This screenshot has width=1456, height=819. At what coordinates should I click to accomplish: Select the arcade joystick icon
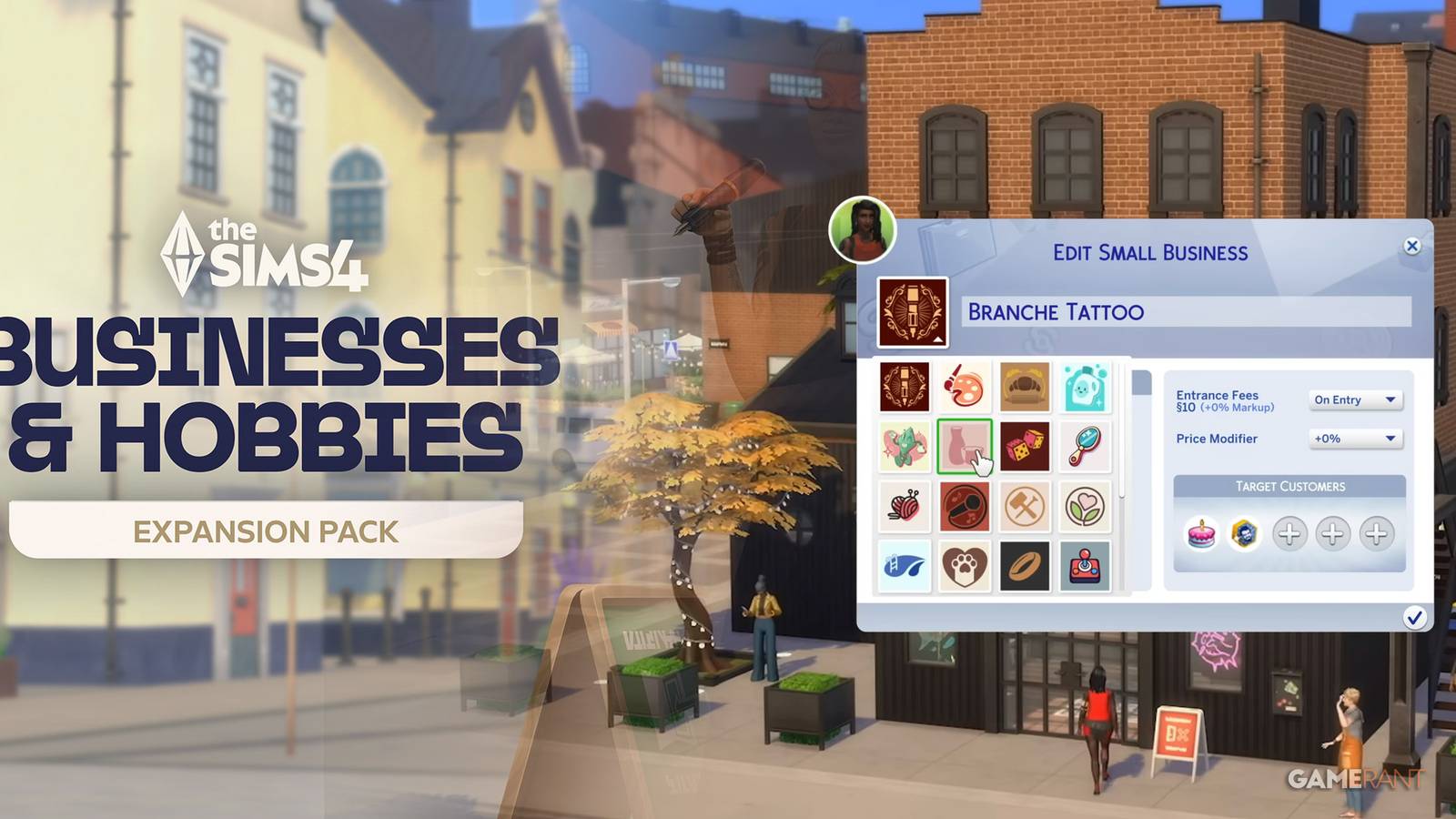(1086, 566)
